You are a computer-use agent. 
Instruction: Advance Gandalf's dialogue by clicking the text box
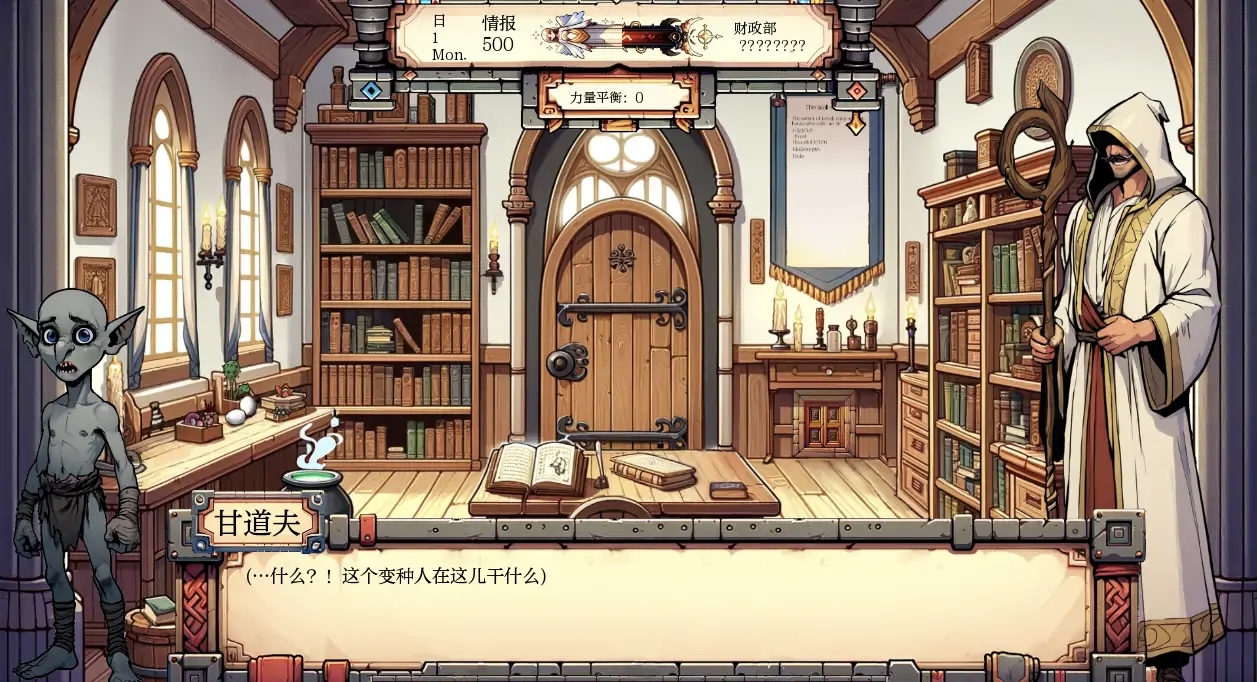click(655, 605)
